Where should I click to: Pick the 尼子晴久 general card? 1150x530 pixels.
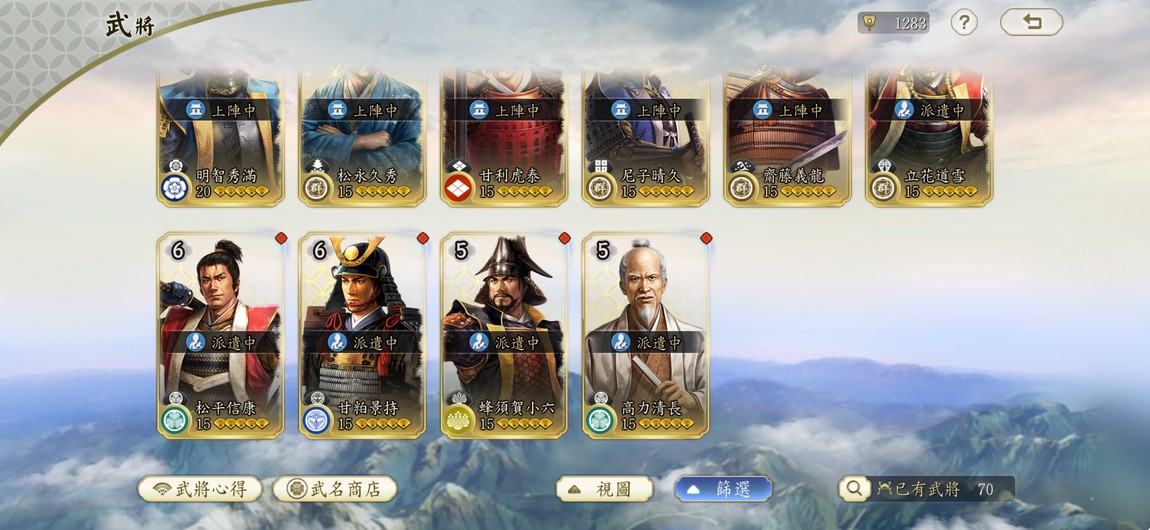coord(646,138)
